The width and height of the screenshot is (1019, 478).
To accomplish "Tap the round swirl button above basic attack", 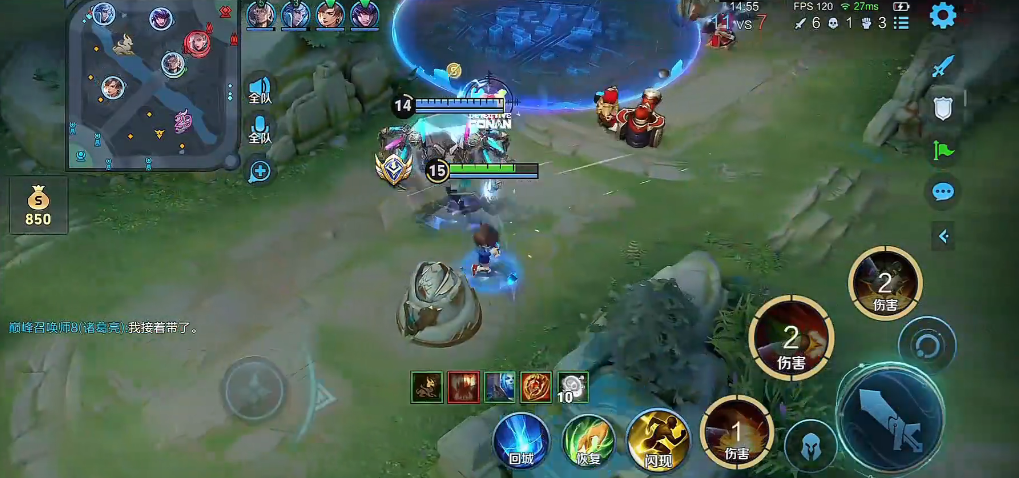I will click(926, 345).
